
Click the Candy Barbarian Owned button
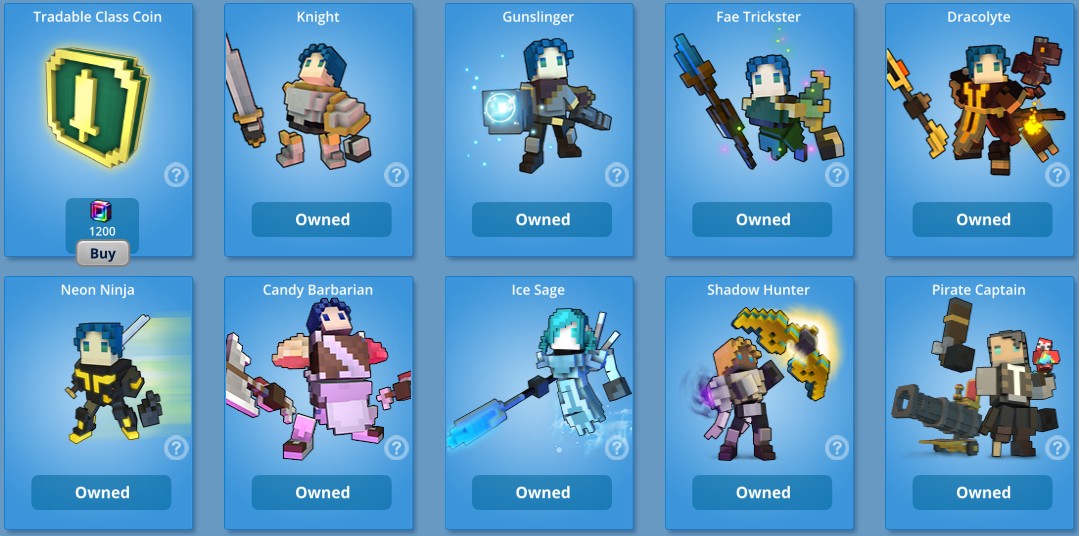[322, 492]
